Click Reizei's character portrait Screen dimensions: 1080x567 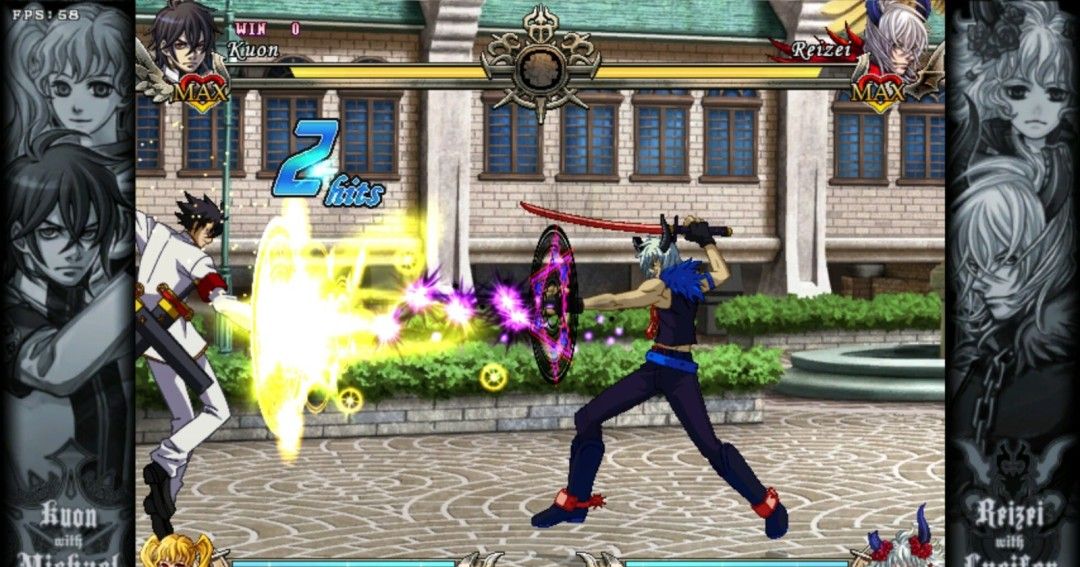click(x=895, y=40)
